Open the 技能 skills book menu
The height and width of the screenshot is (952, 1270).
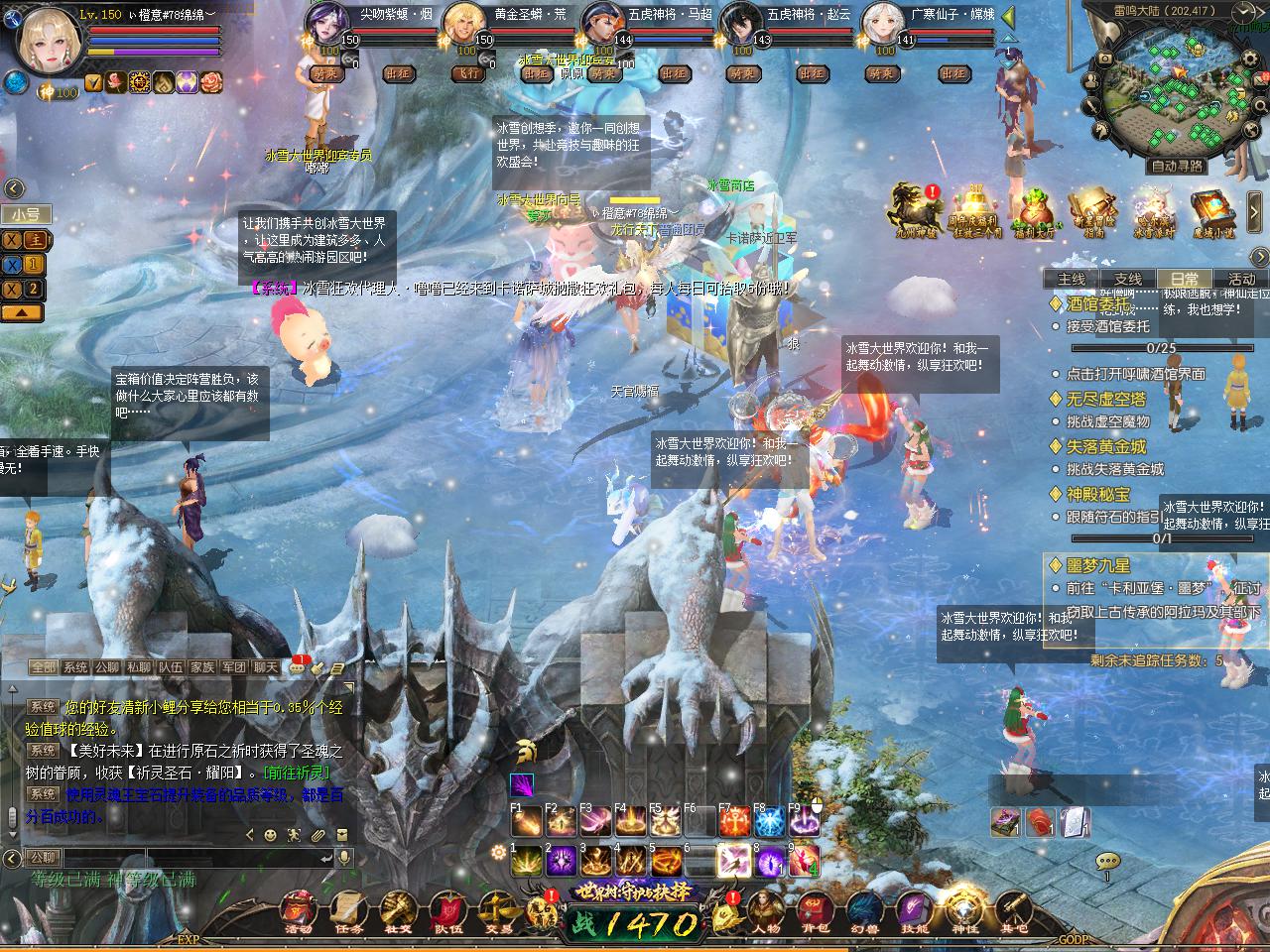[914, 911]
